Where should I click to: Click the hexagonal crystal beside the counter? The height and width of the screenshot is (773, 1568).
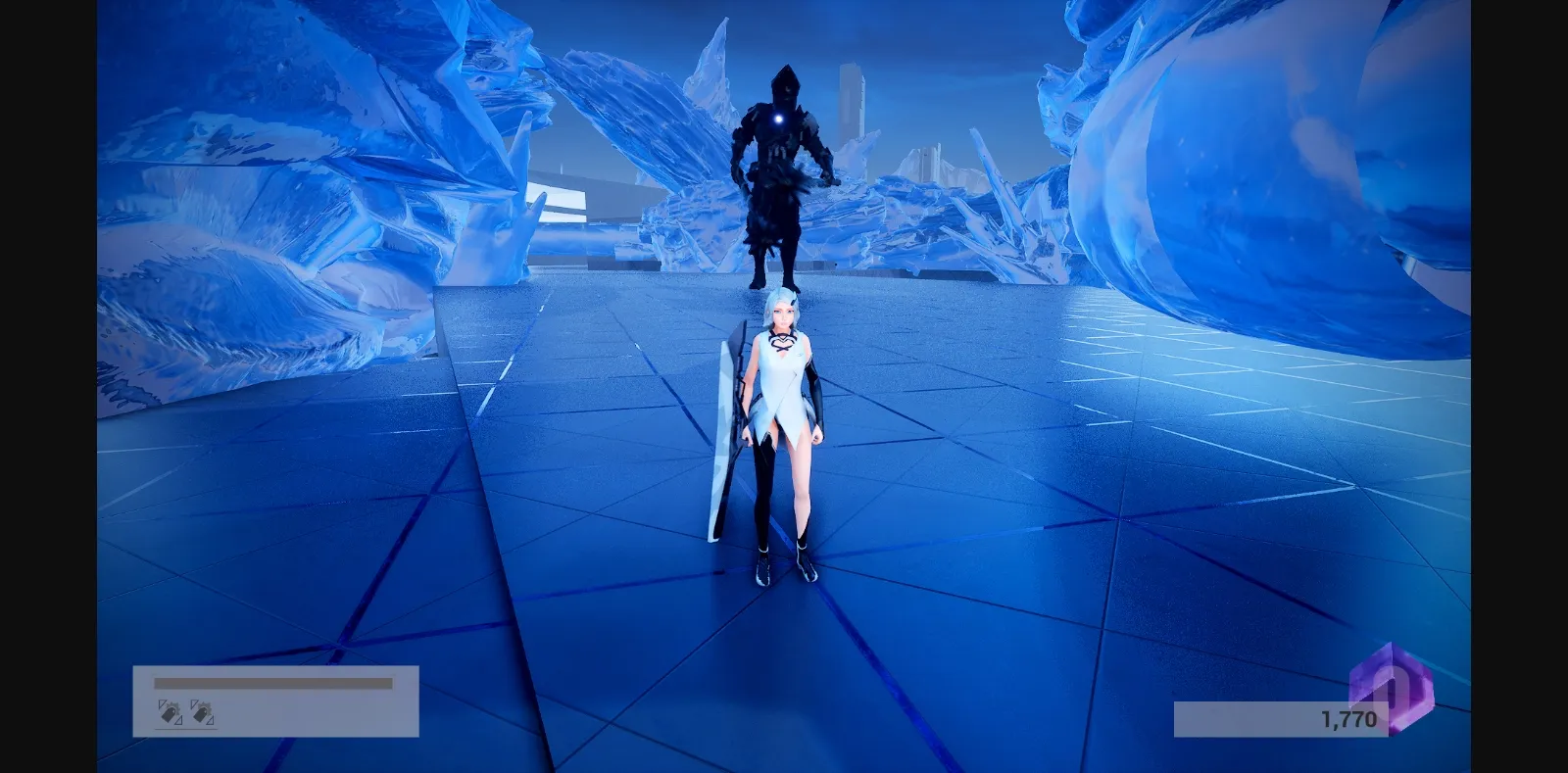pos(1391,689)
